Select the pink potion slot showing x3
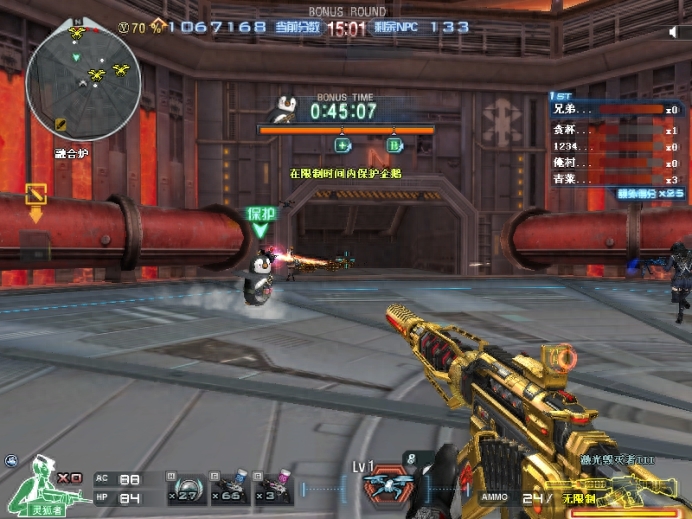Screen dimensions: 692x519 273,489
